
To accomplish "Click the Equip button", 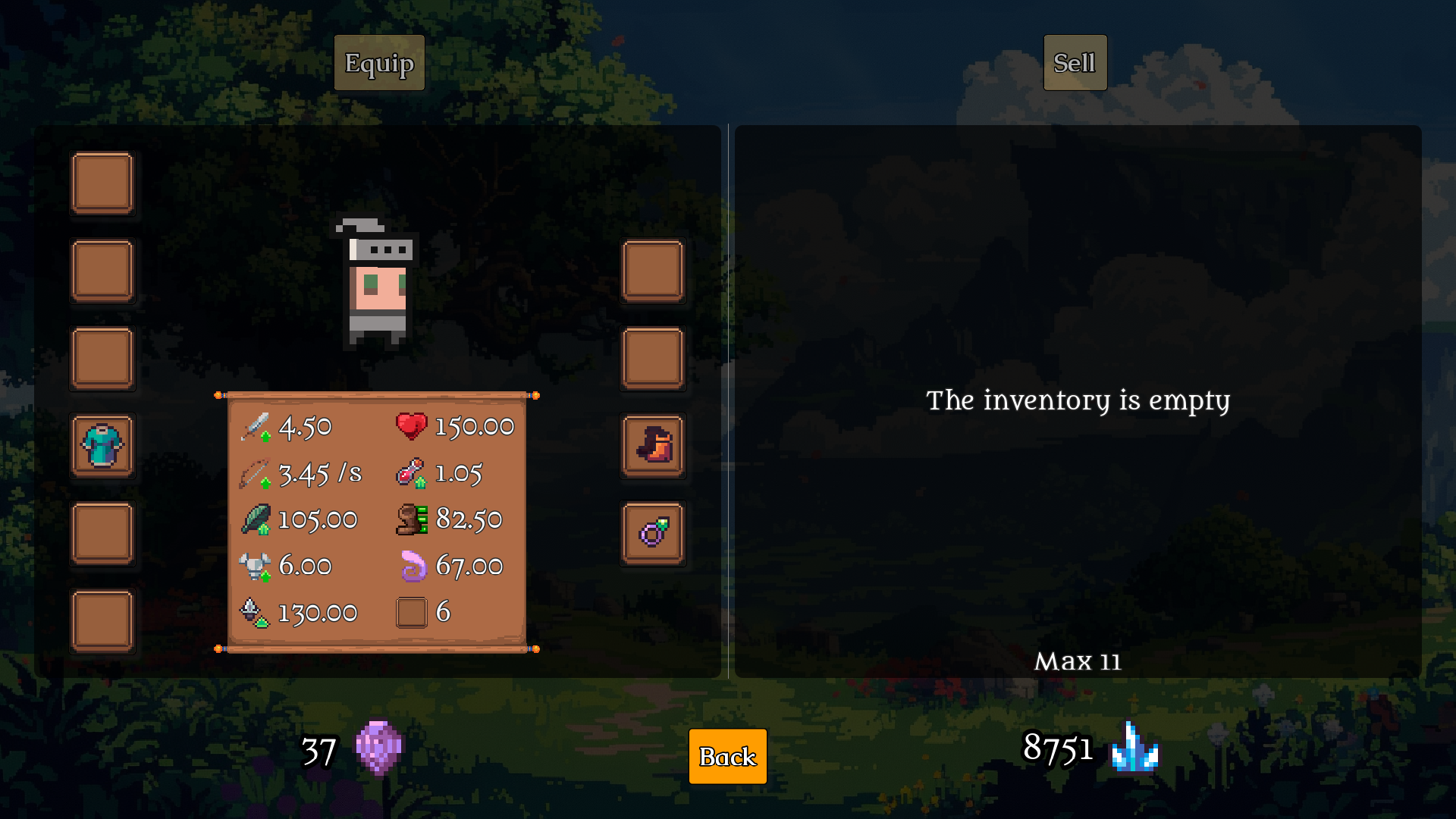I will (379, 63).
